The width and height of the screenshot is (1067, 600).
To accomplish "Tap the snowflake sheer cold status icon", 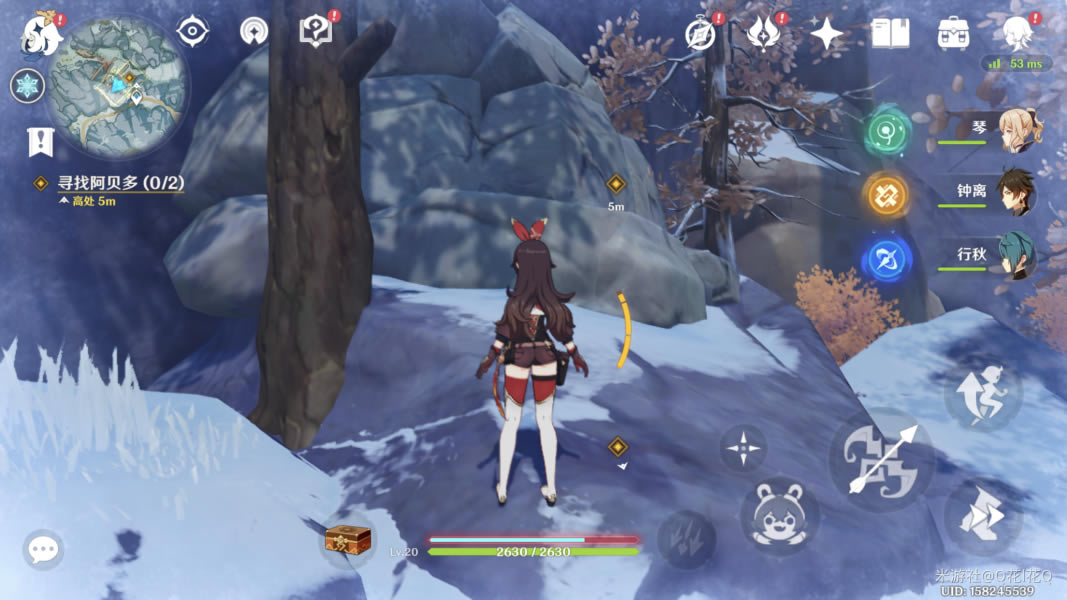I will [28, 86].
